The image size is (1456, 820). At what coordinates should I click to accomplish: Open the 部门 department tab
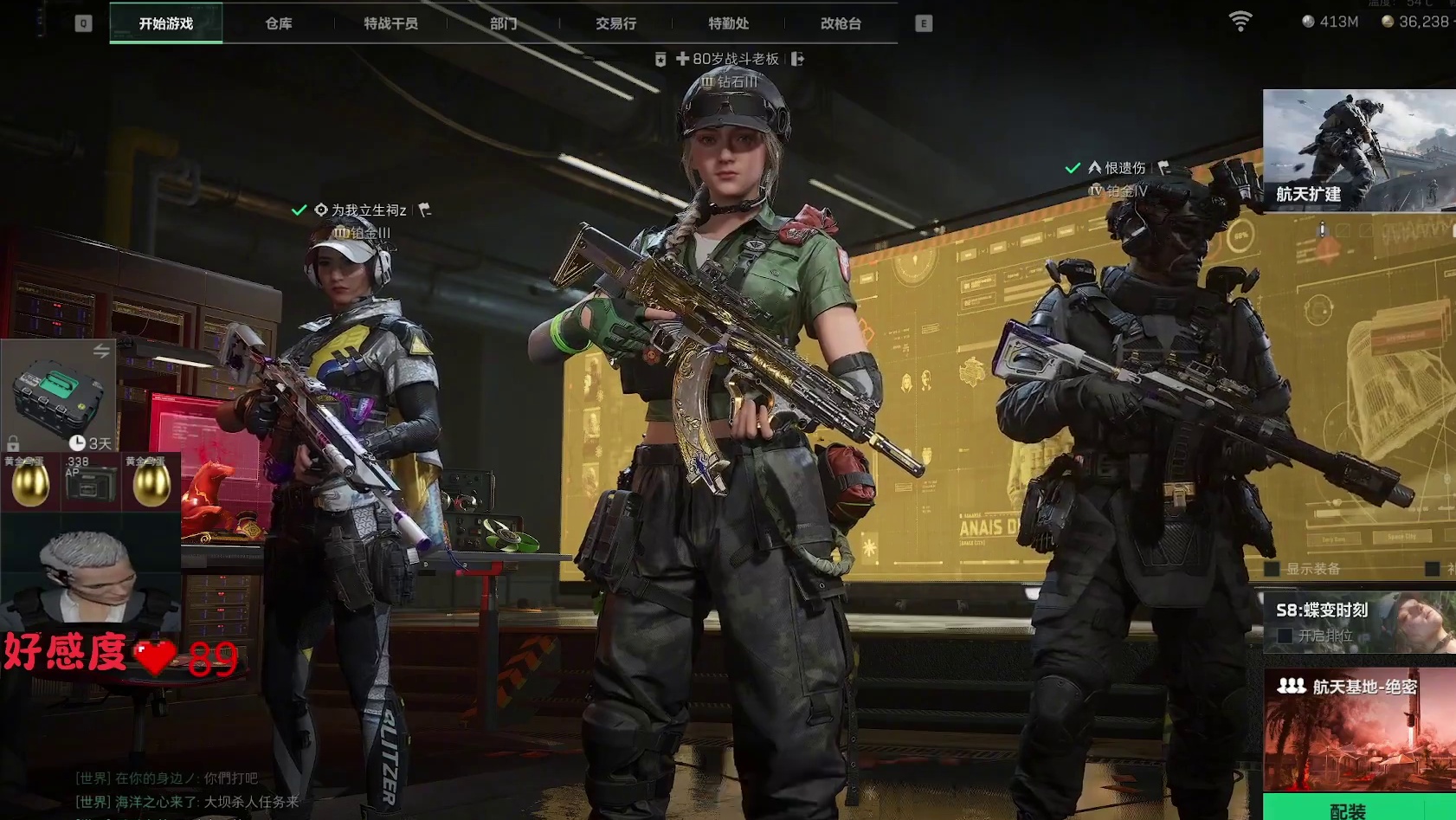(503, 23)
